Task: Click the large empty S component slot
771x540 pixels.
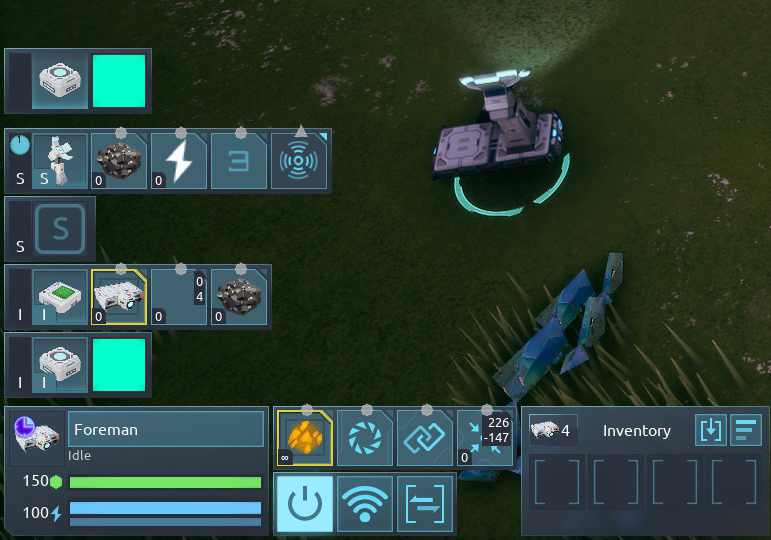Action: click(x=59, y=229)
